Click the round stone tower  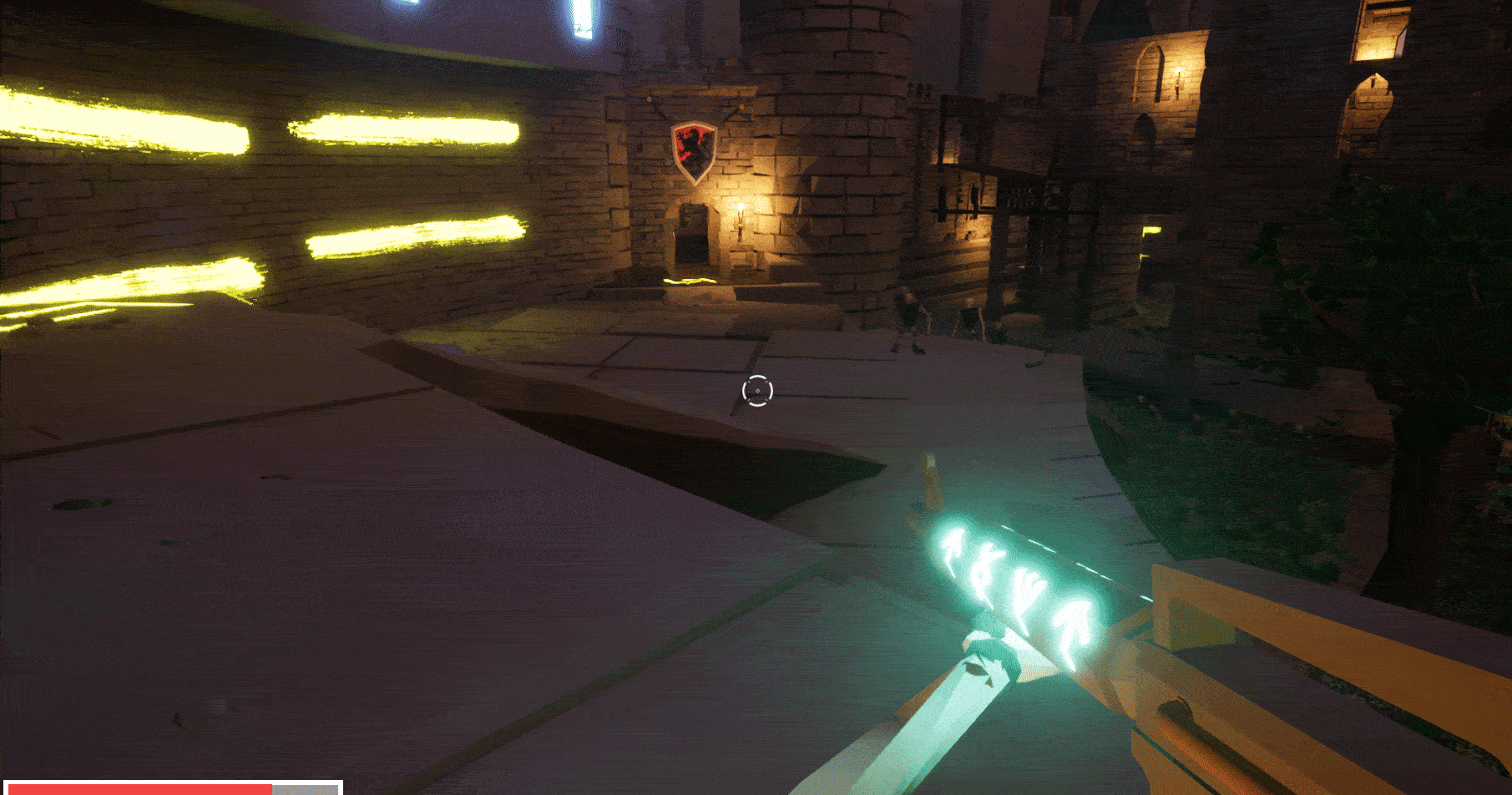852,134
